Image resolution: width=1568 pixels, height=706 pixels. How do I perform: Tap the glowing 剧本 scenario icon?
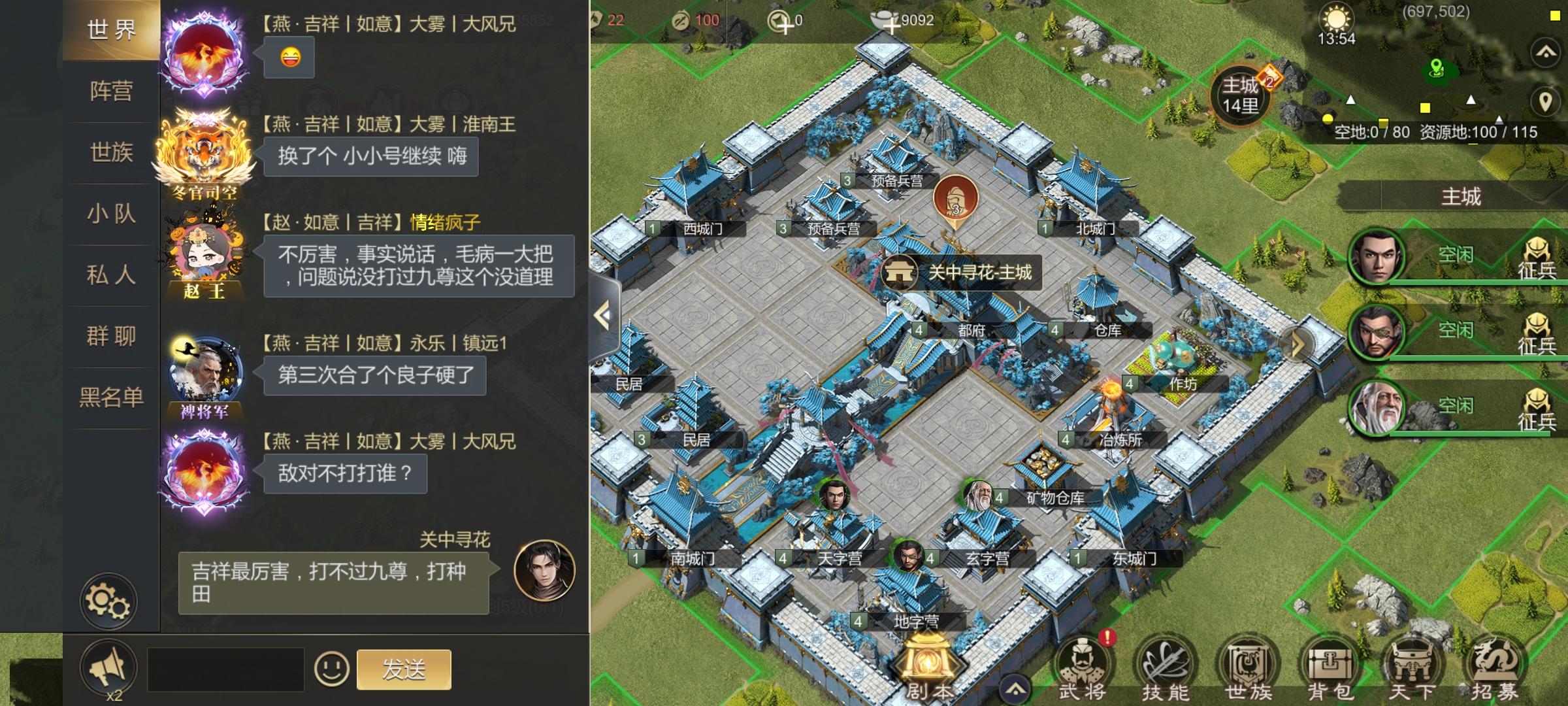pos(928,657)
